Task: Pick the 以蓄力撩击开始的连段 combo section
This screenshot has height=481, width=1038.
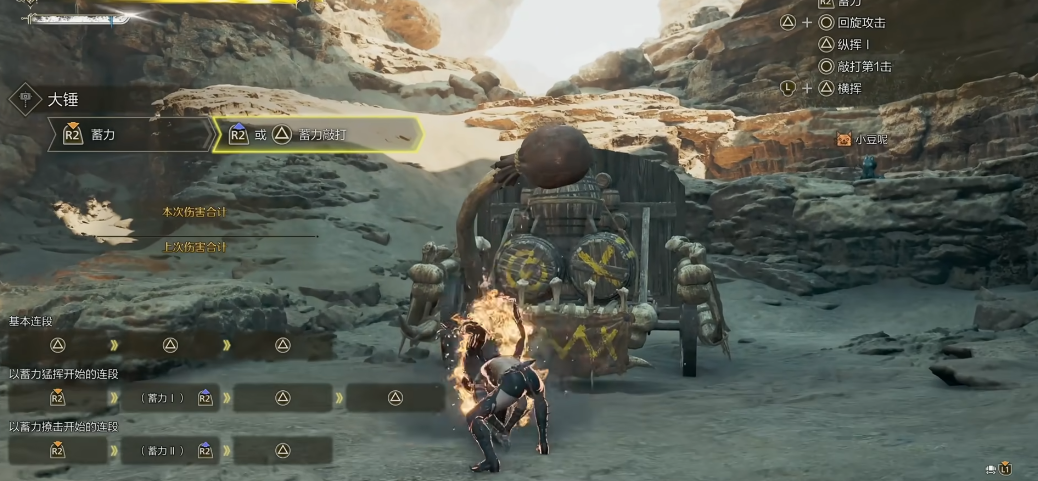Action: tap(64, 427)
